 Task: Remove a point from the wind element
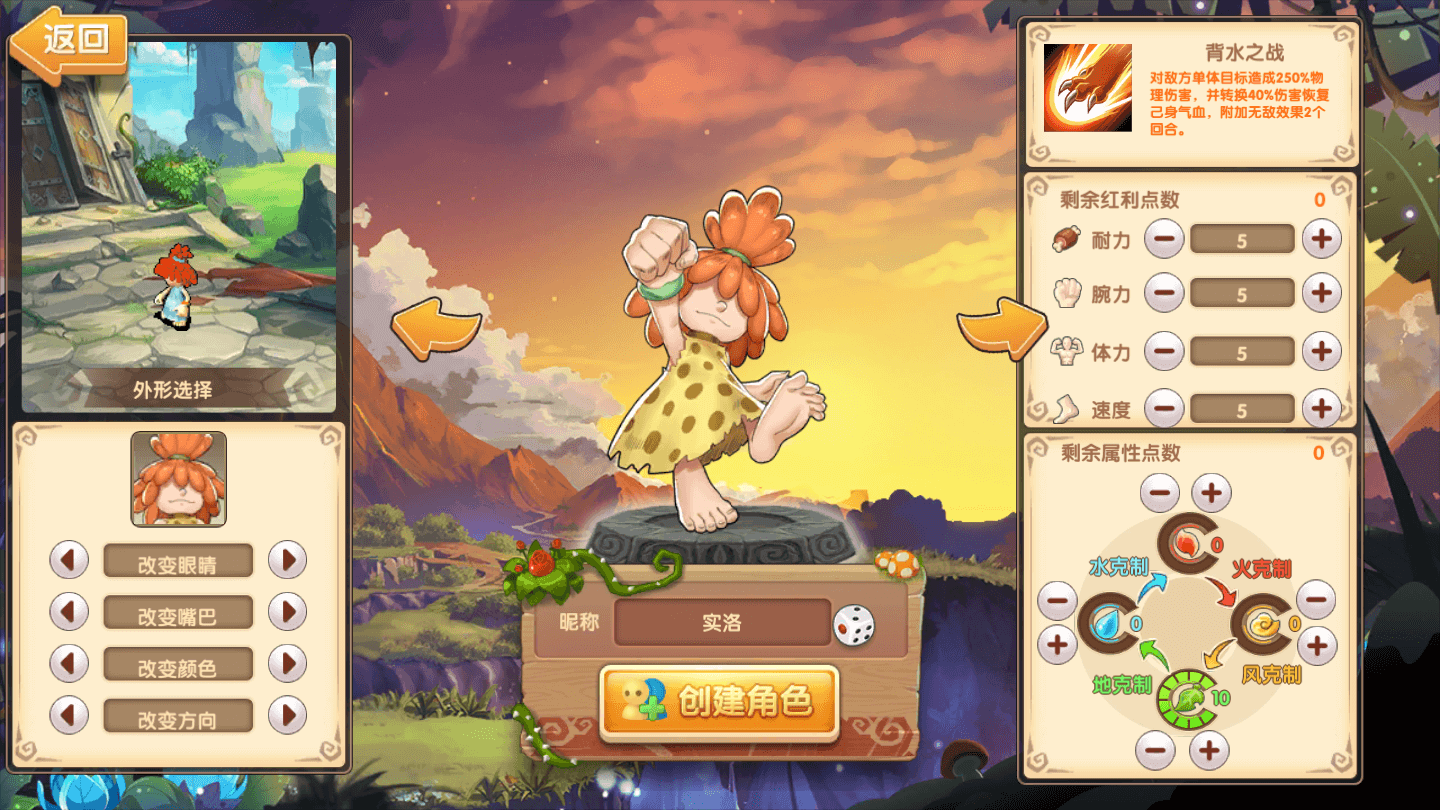click(1316, 599)
